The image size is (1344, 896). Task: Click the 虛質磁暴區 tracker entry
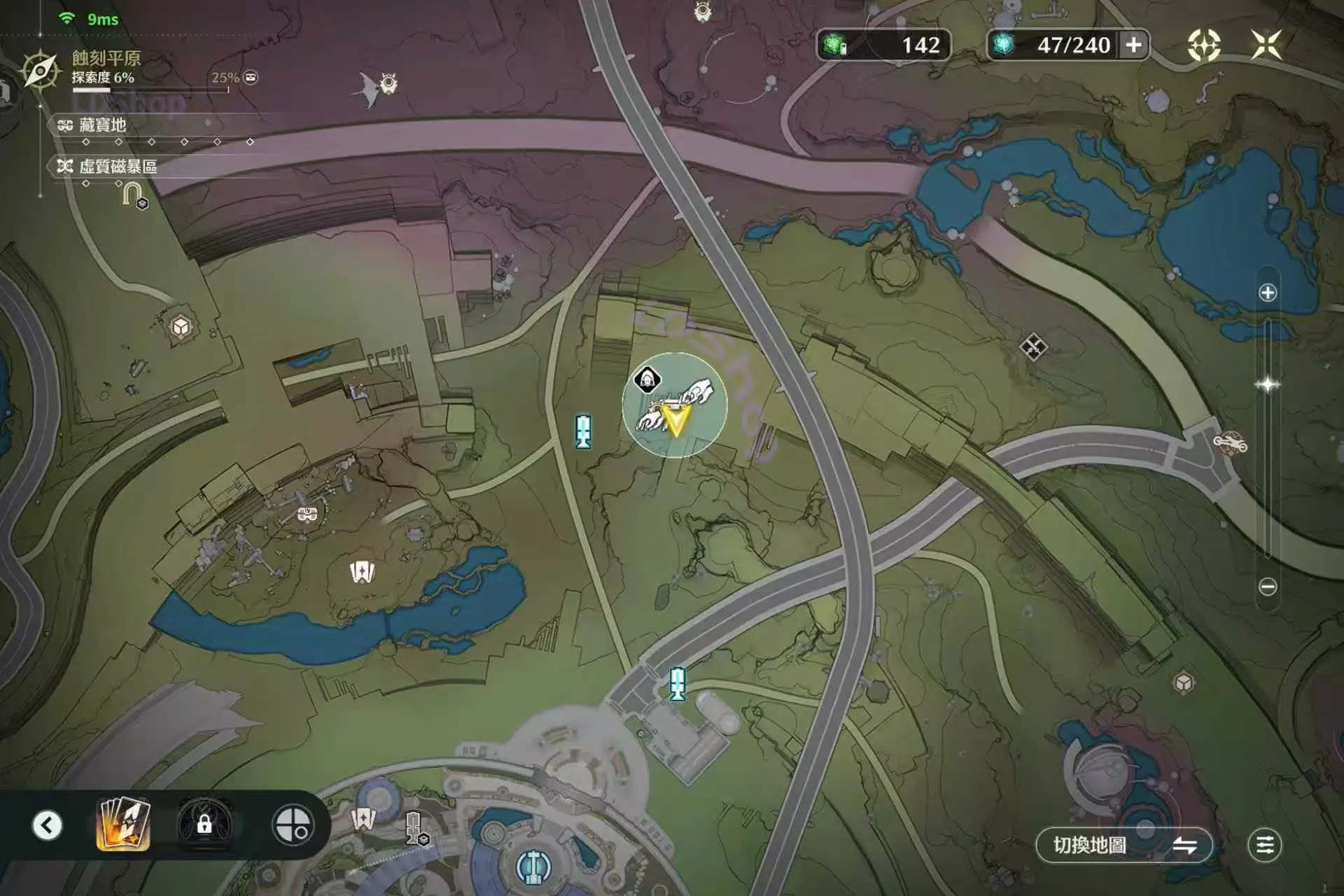pos(117,167)
